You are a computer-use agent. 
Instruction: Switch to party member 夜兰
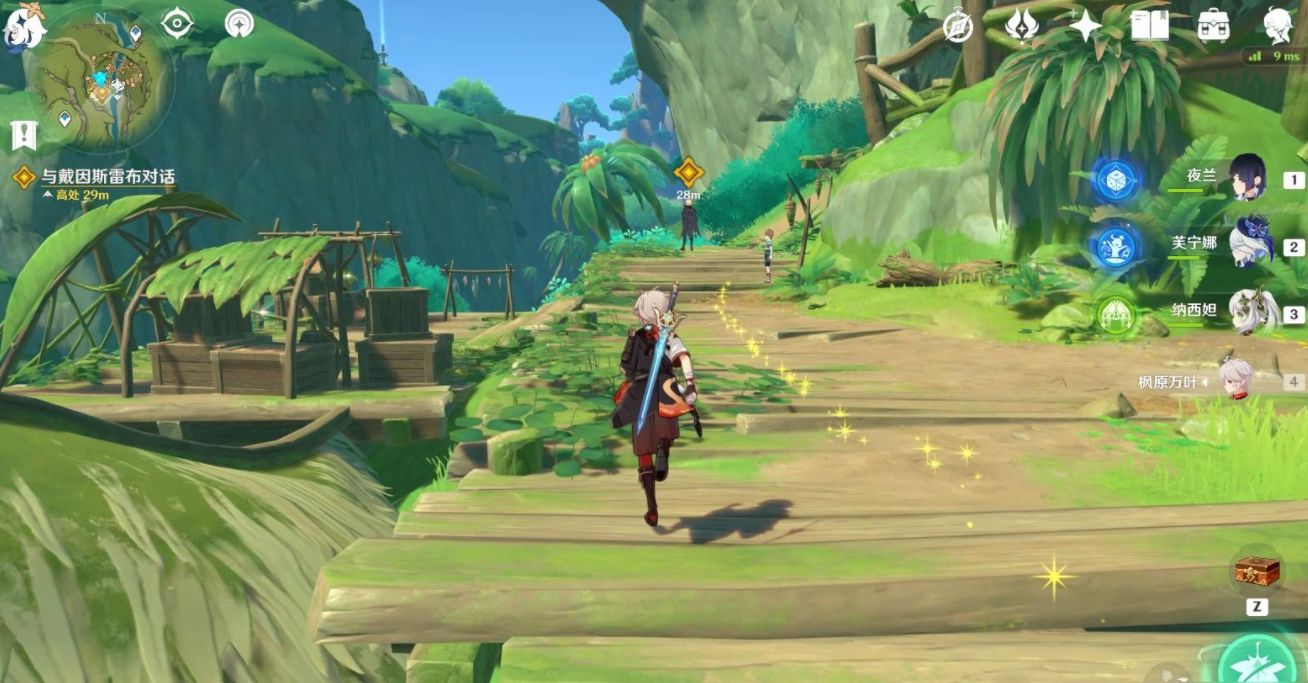(1247, 178)
